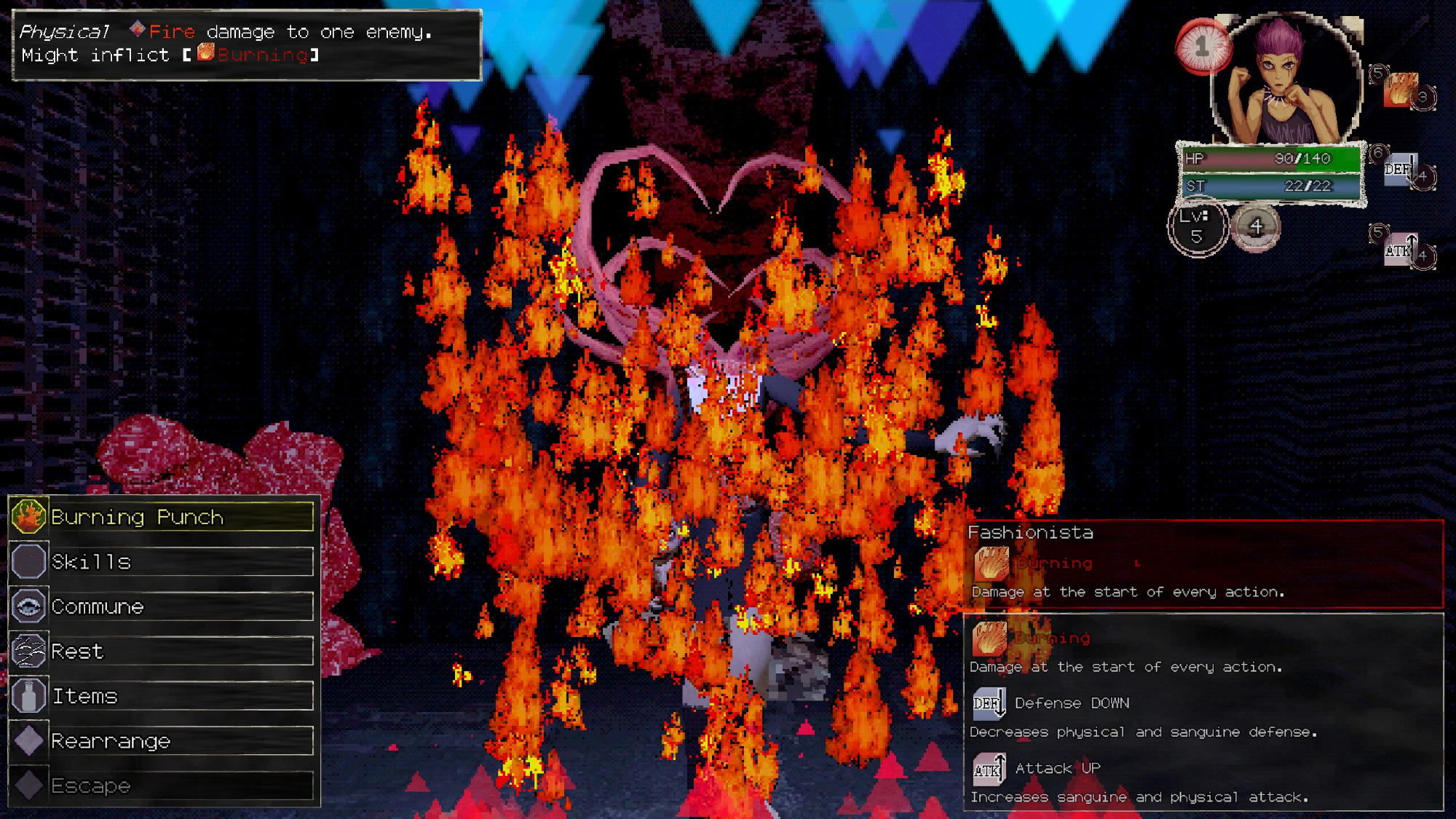Click the Burning status icon beside the portrait

tap(1401, 90)
